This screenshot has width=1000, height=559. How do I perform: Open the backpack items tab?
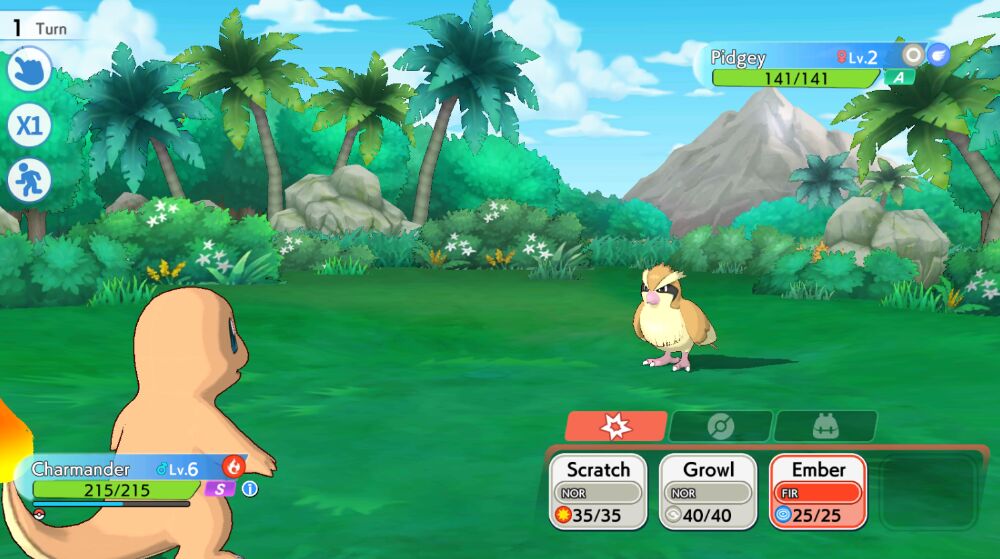click(825, 426)
